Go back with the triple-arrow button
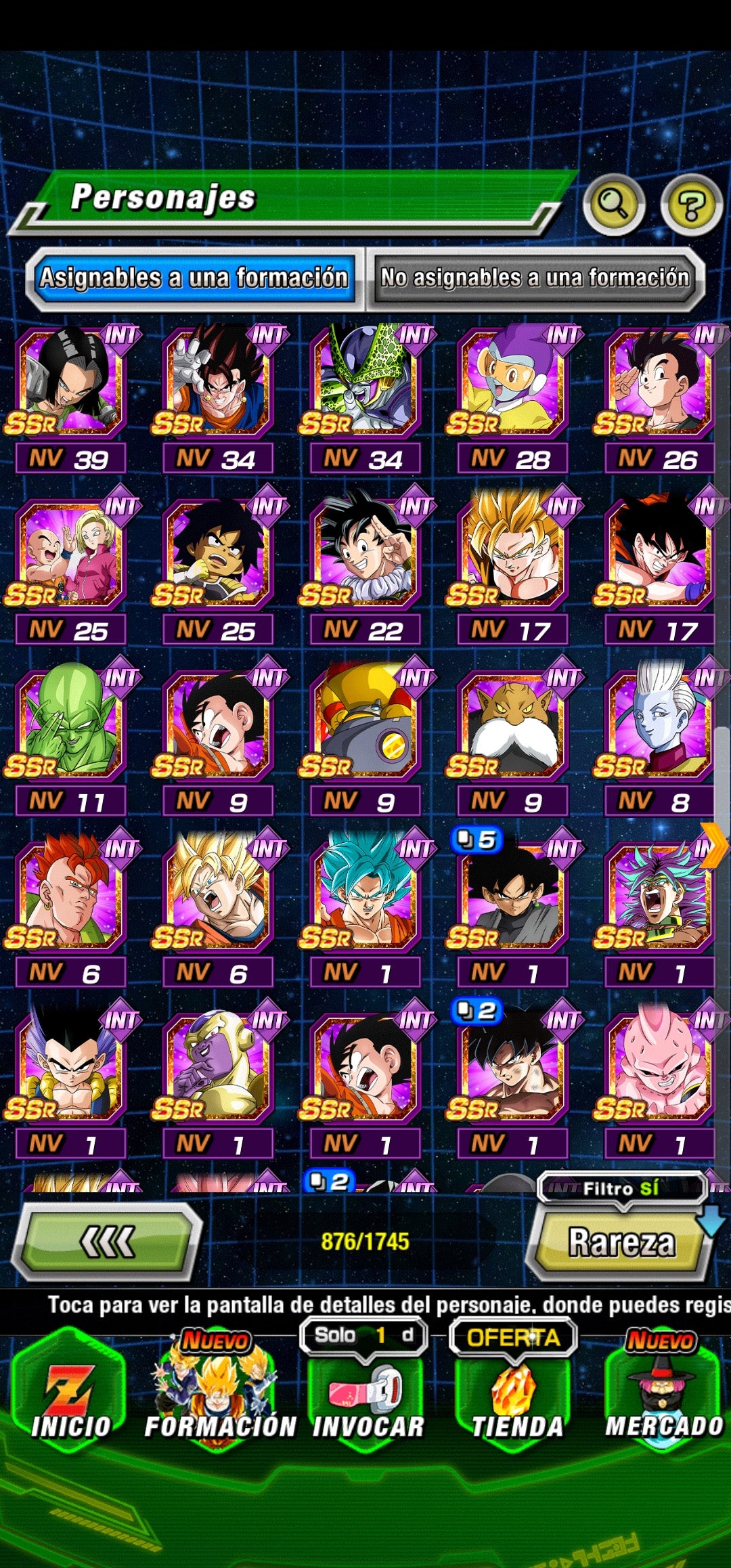This screenshot has width=731, height=1568. point(107,1242)
